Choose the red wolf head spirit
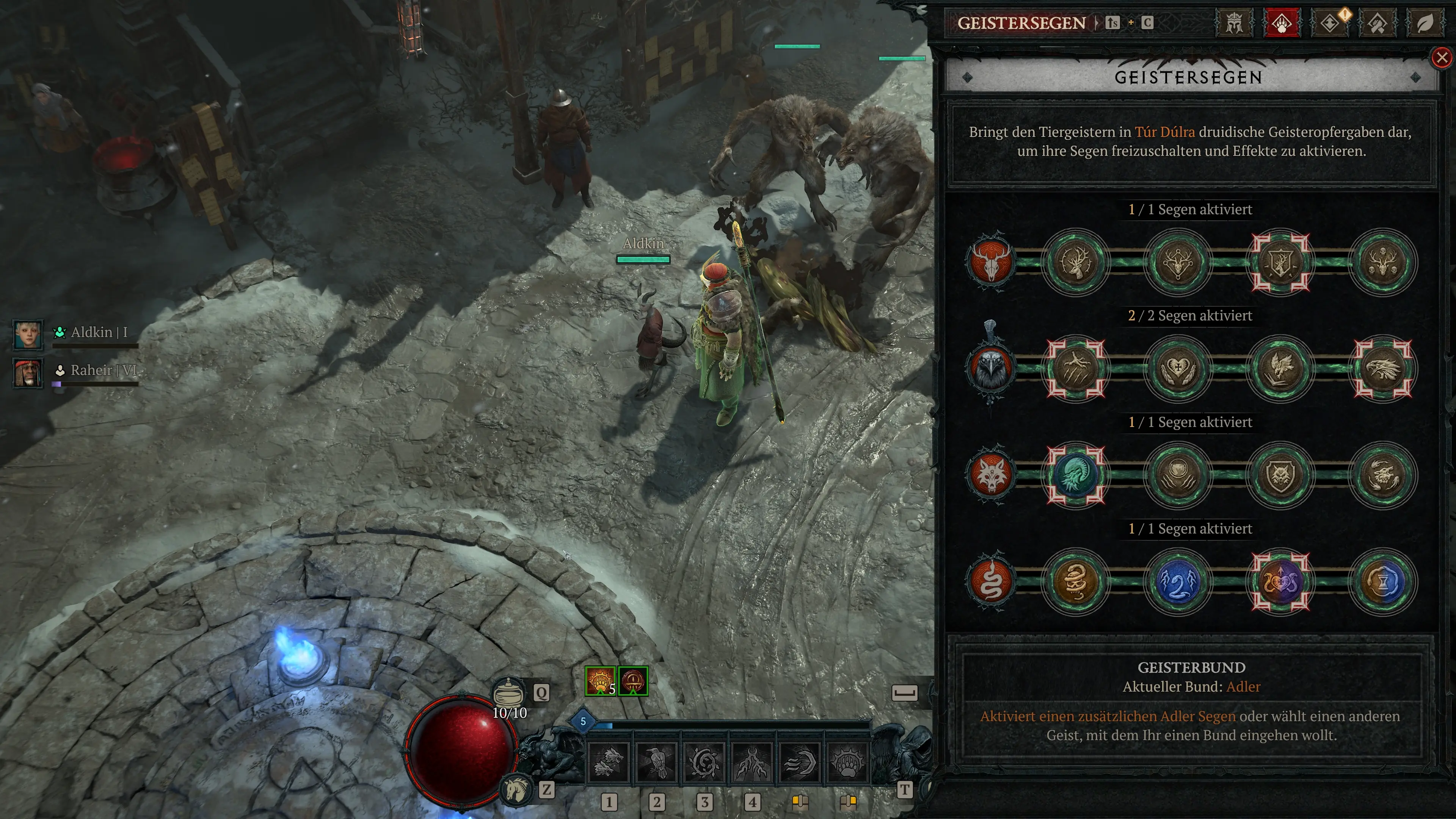The width and height of the screenshot is (1456, 819). pos(991,475)
